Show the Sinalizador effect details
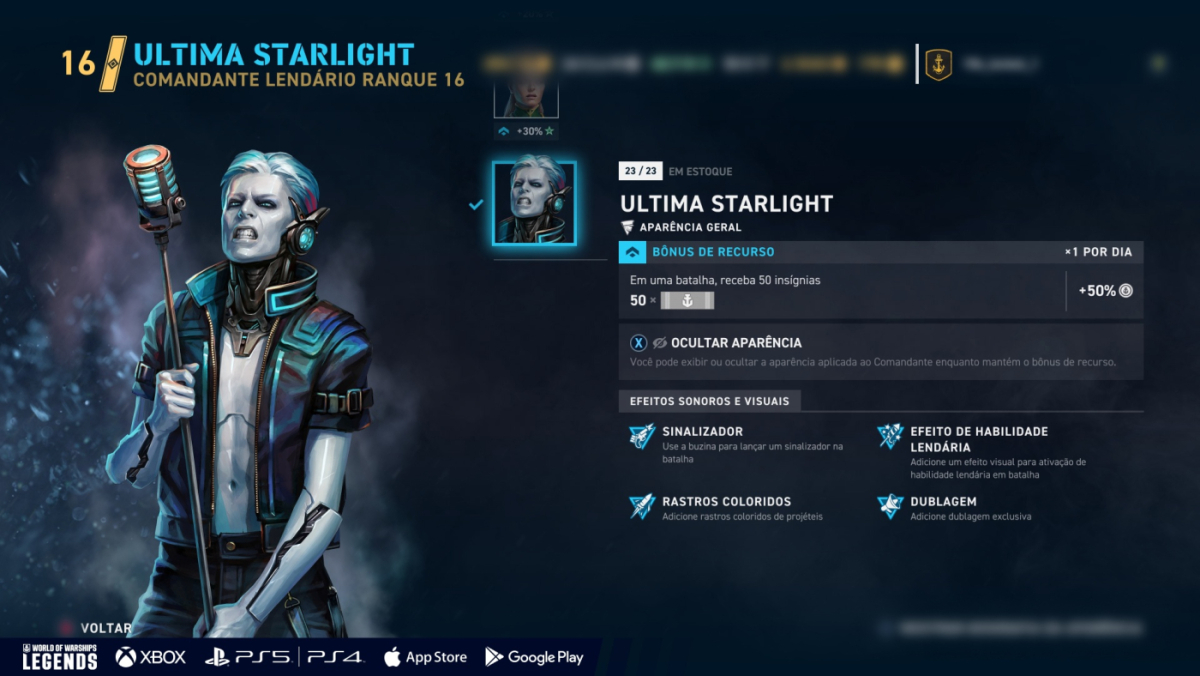This screenshot has width=1200, height=676. click(x=701, y=432)
